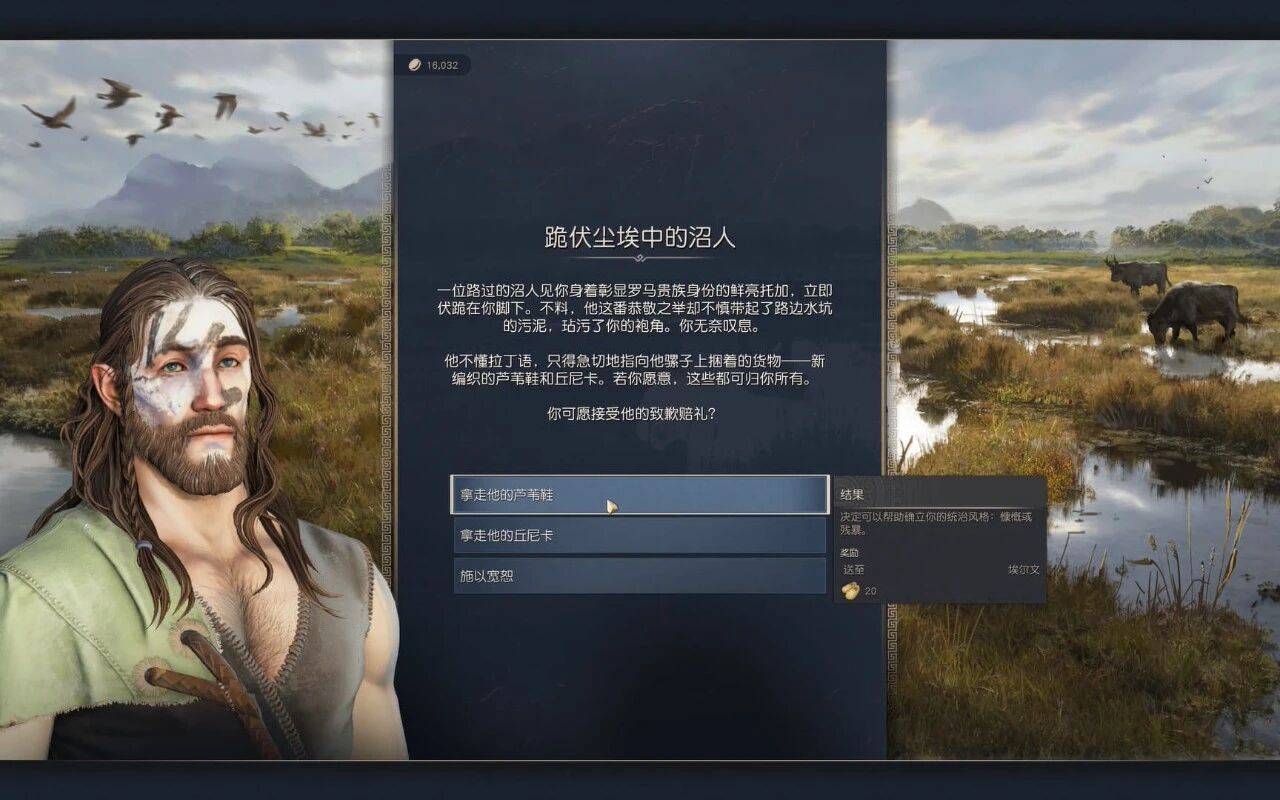Choose "拿走他的芦苇鞋" dialogue option
This screenshot has height=800, width=1280.
pos(639,495)
